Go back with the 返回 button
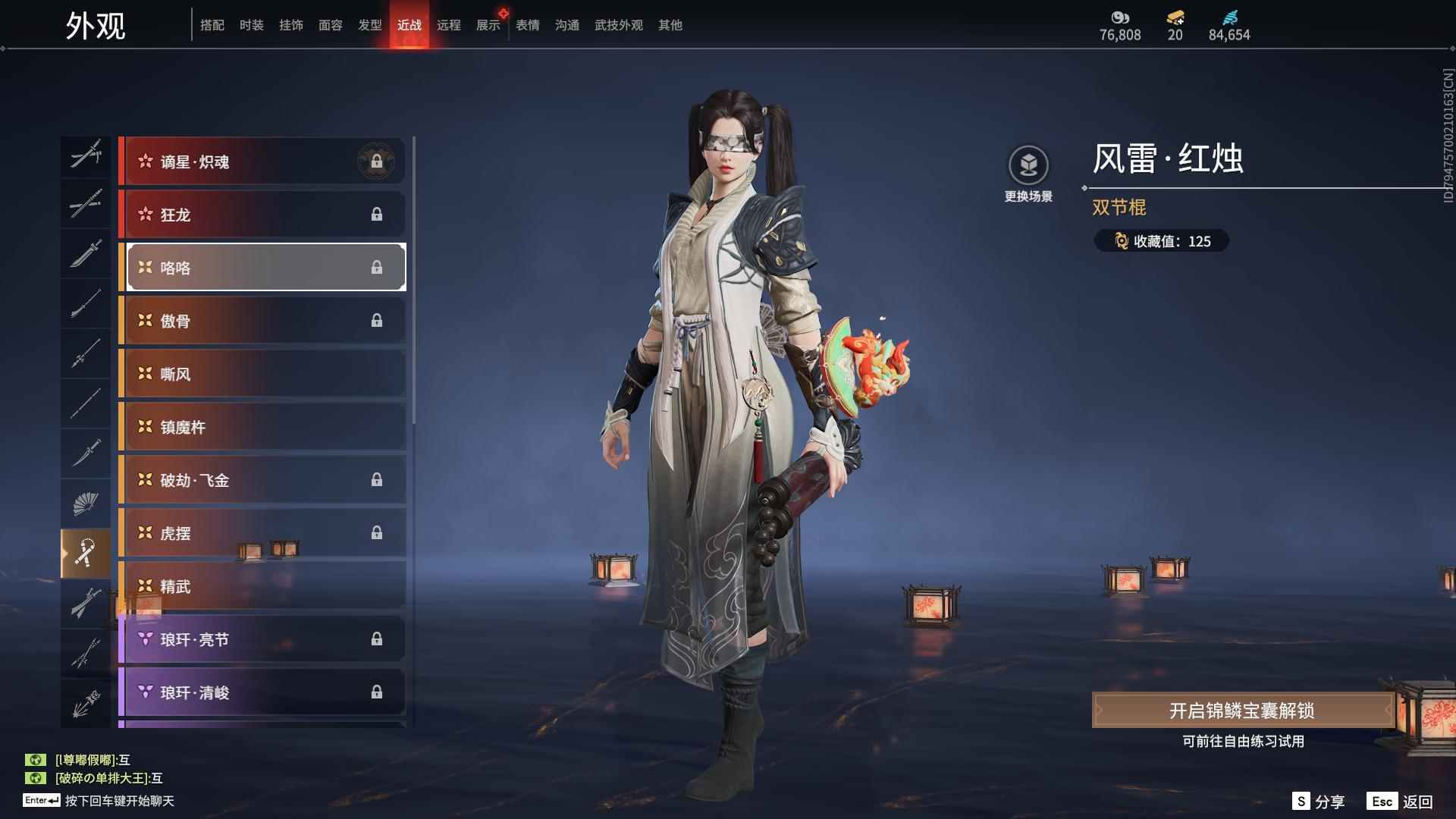The image size is (1456, 819). [x=1401, y=802]
